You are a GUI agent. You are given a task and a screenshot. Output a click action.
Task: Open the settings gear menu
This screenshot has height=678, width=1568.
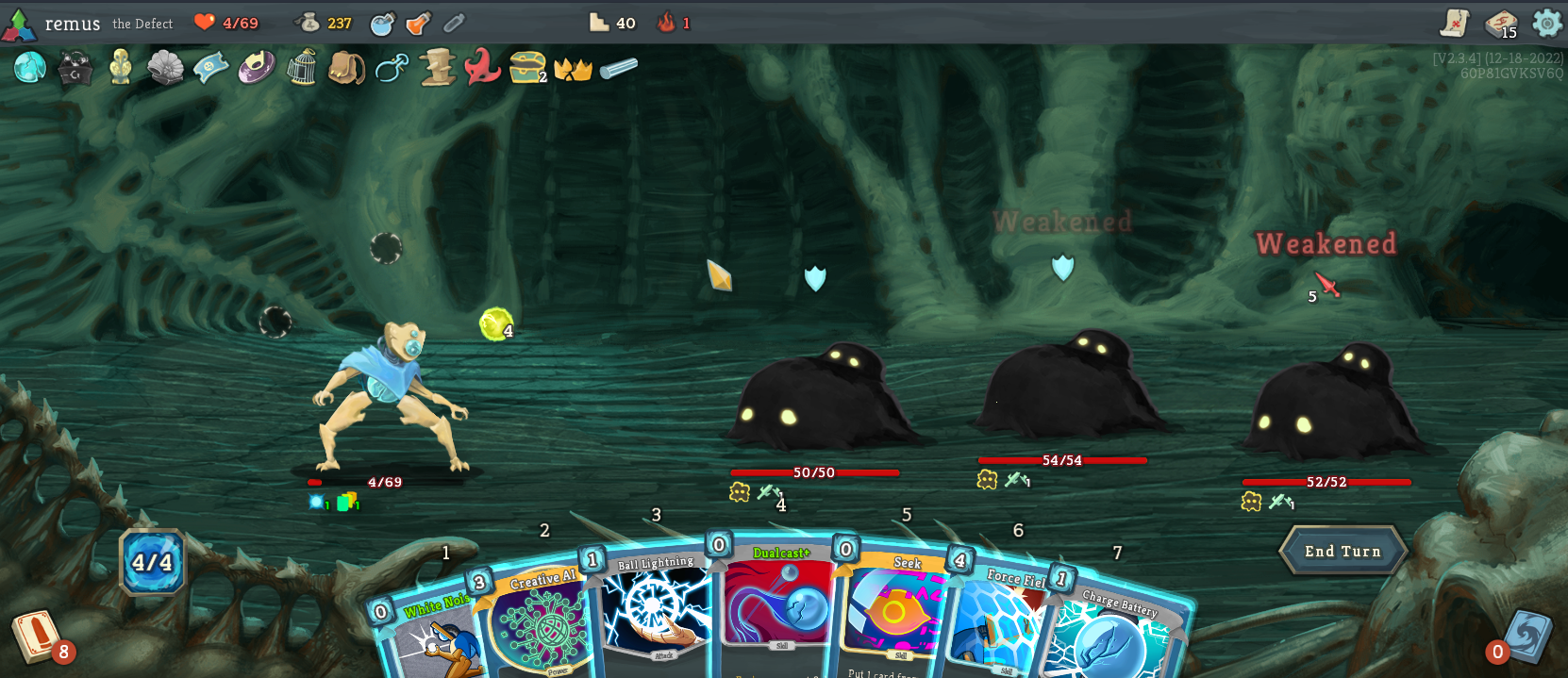pyautogui.click(x=1547, y=23)
